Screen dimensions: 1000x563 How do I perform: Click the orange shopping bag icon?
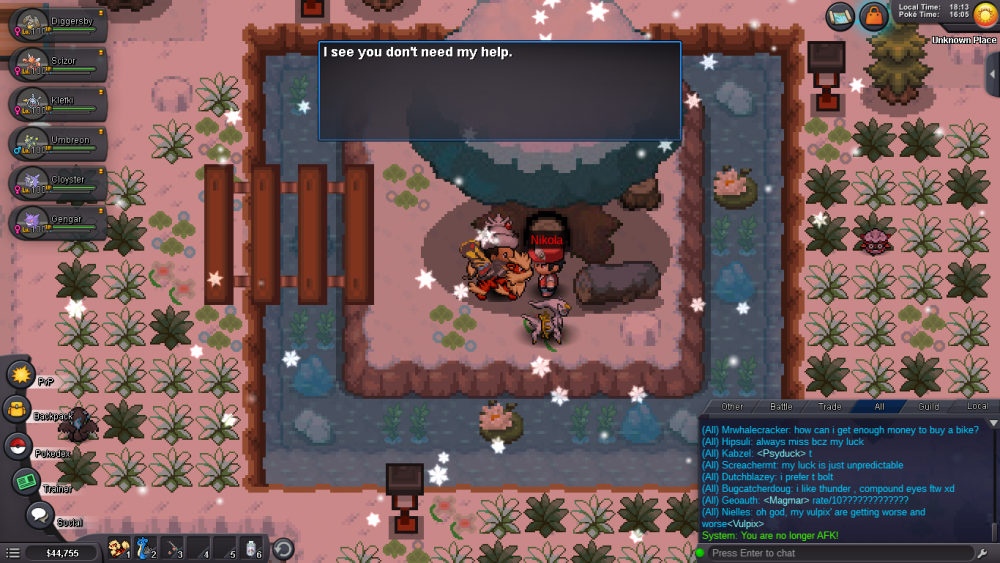coord(874,17)
